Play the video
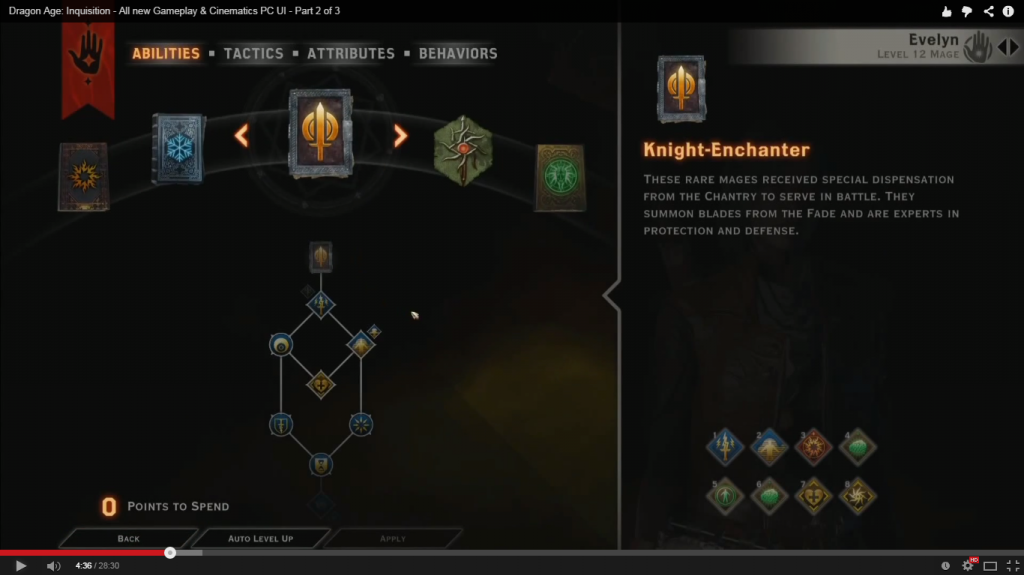1024x575 pixels. click(20, 565)
